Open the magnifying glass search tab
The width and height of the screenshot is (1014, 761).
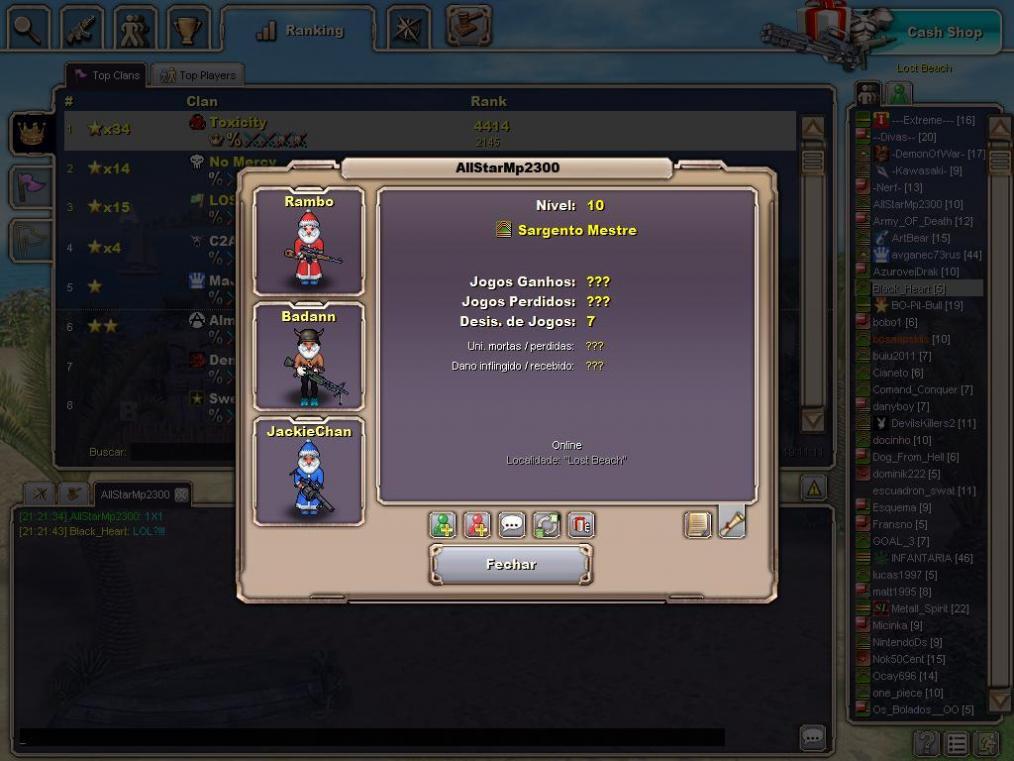tap(28, 29)
